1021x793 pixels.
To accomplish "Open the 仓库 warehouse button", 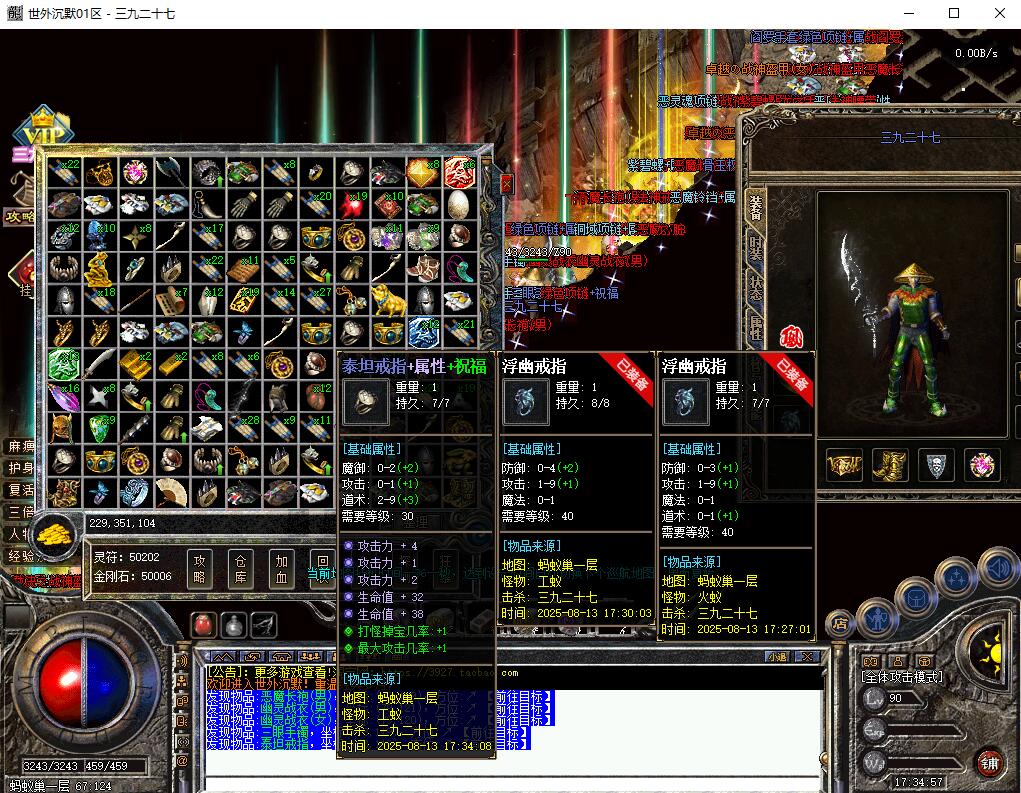I will coord(239,569).
